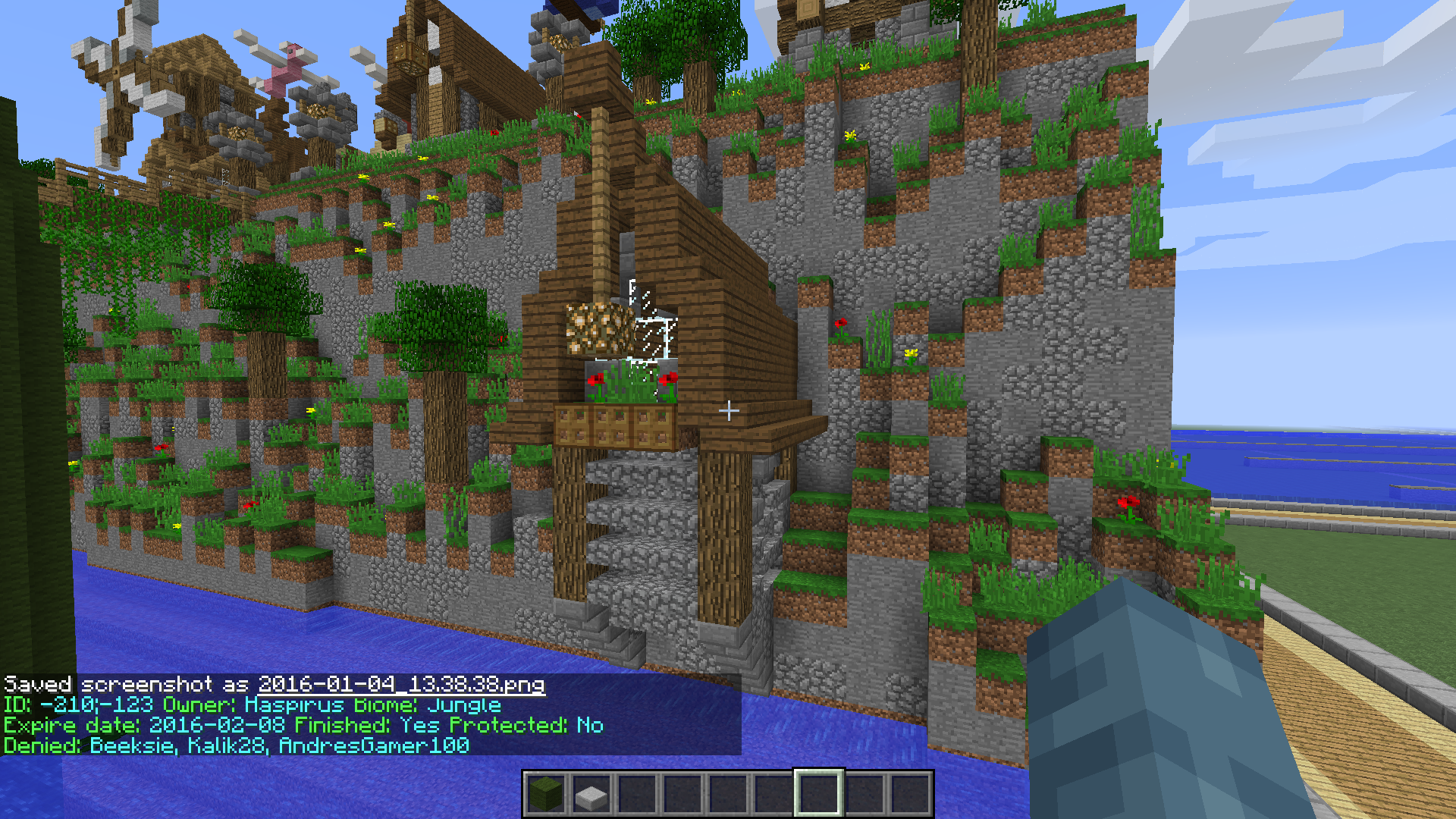The height and width of the screenshot is (819, 1456).
Task: Select the white slab hotbar slot
Action: coord(591,794)
